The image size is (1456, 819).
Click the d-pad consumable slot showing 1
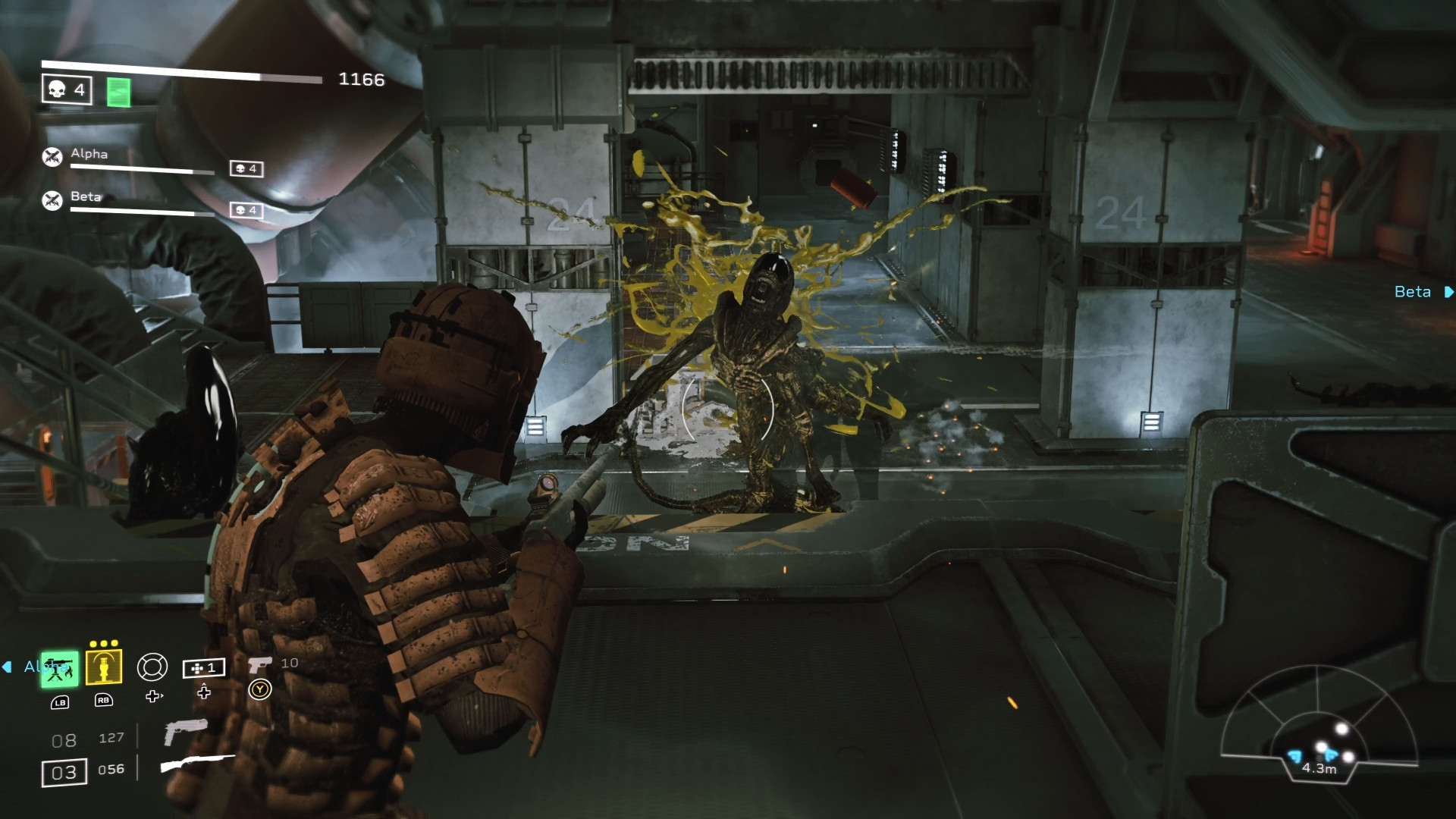pos(205,668)
